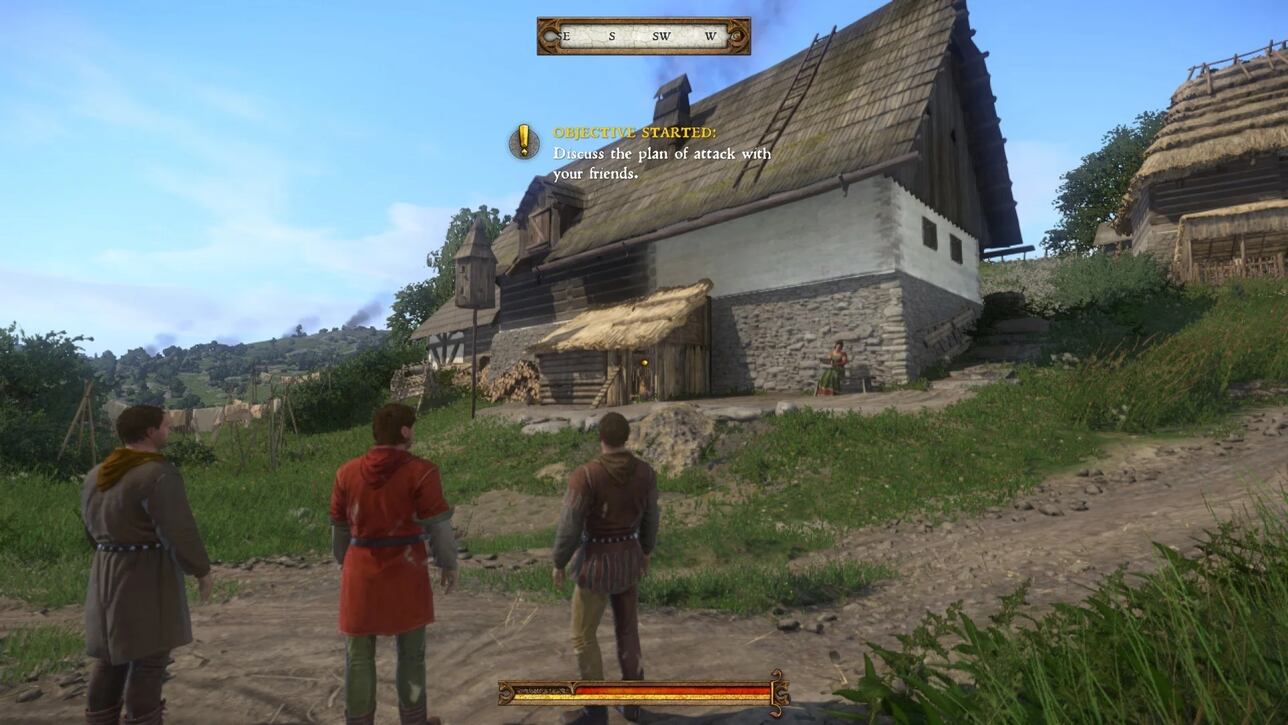The height and width of the screenshot is (725, 1288).
Task: Click the objective exclamation mark icon
Action: [522, 140]
